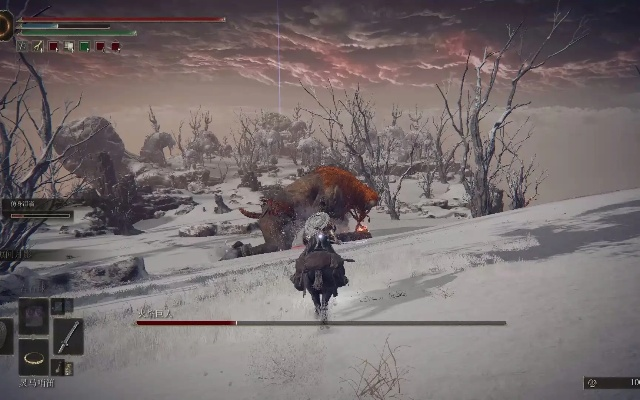Select the memorized spell slot
This screenshot has height=400, width=640.
[34, 316]
